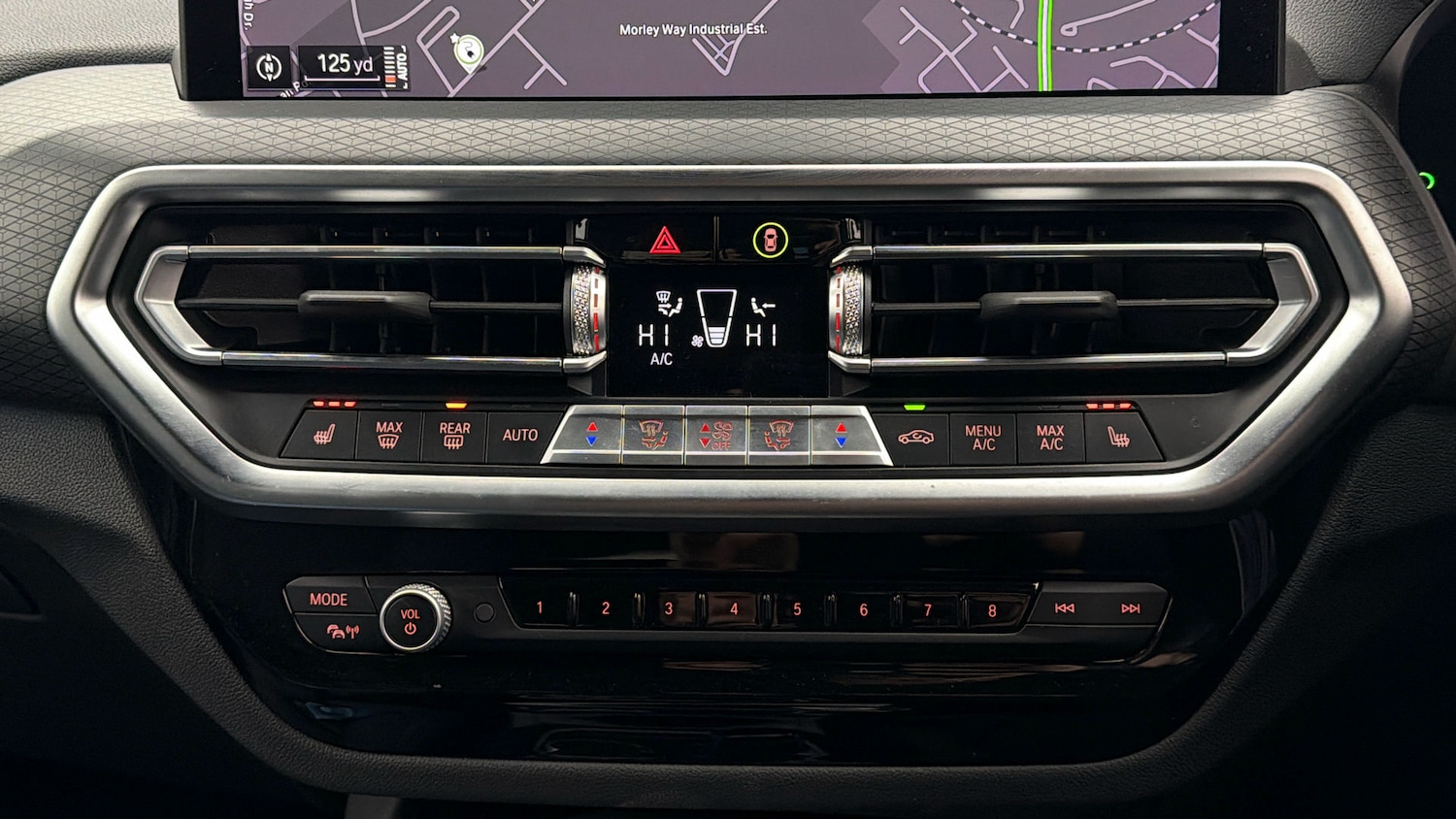Toggle the air recirculation car button
Viewport: 1456px width, 819px height.
click(915, 437)
